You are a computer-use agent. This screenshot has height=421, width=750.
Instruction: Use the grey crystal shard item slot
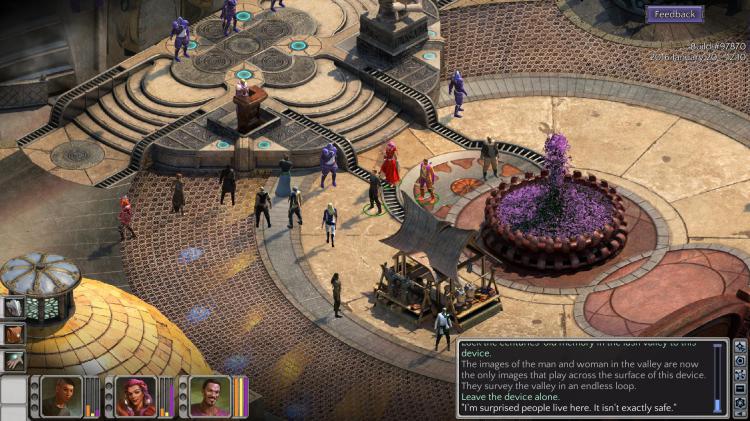click(14, 307)
